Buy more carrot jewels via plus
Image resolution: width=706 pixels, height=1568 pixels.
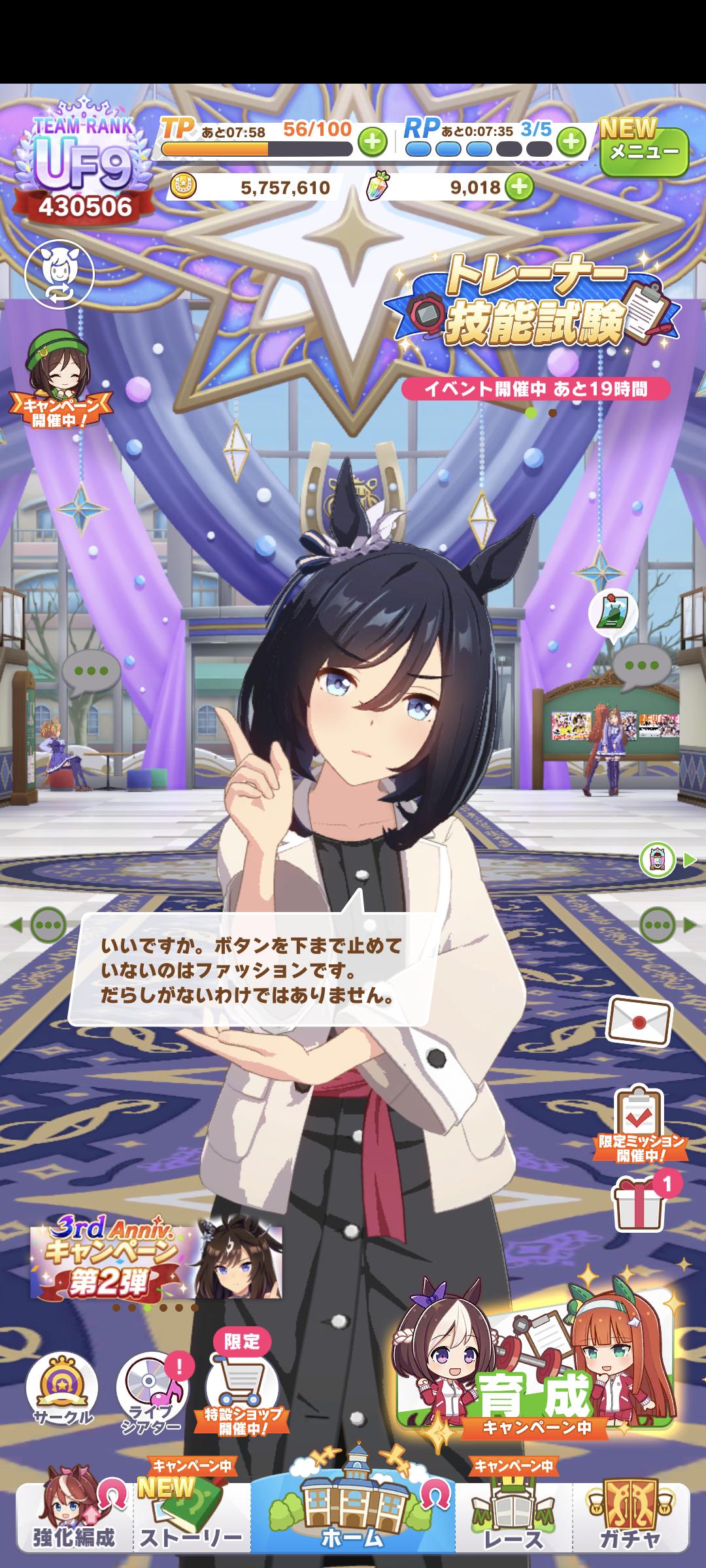pos(519,188)
